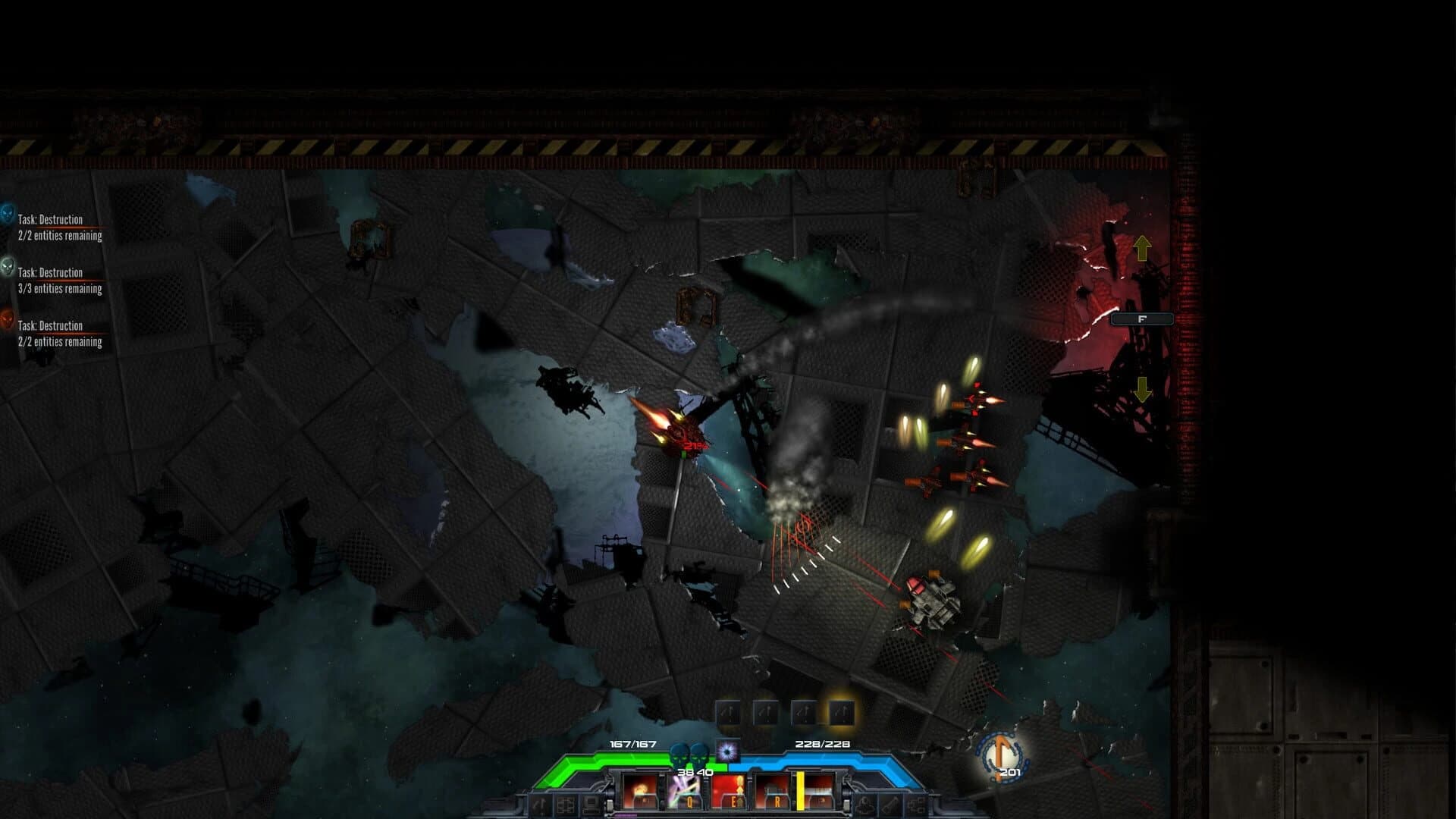
Task: Click the blue skull beside the first Destruction task
Action: [x=8, y=214]
